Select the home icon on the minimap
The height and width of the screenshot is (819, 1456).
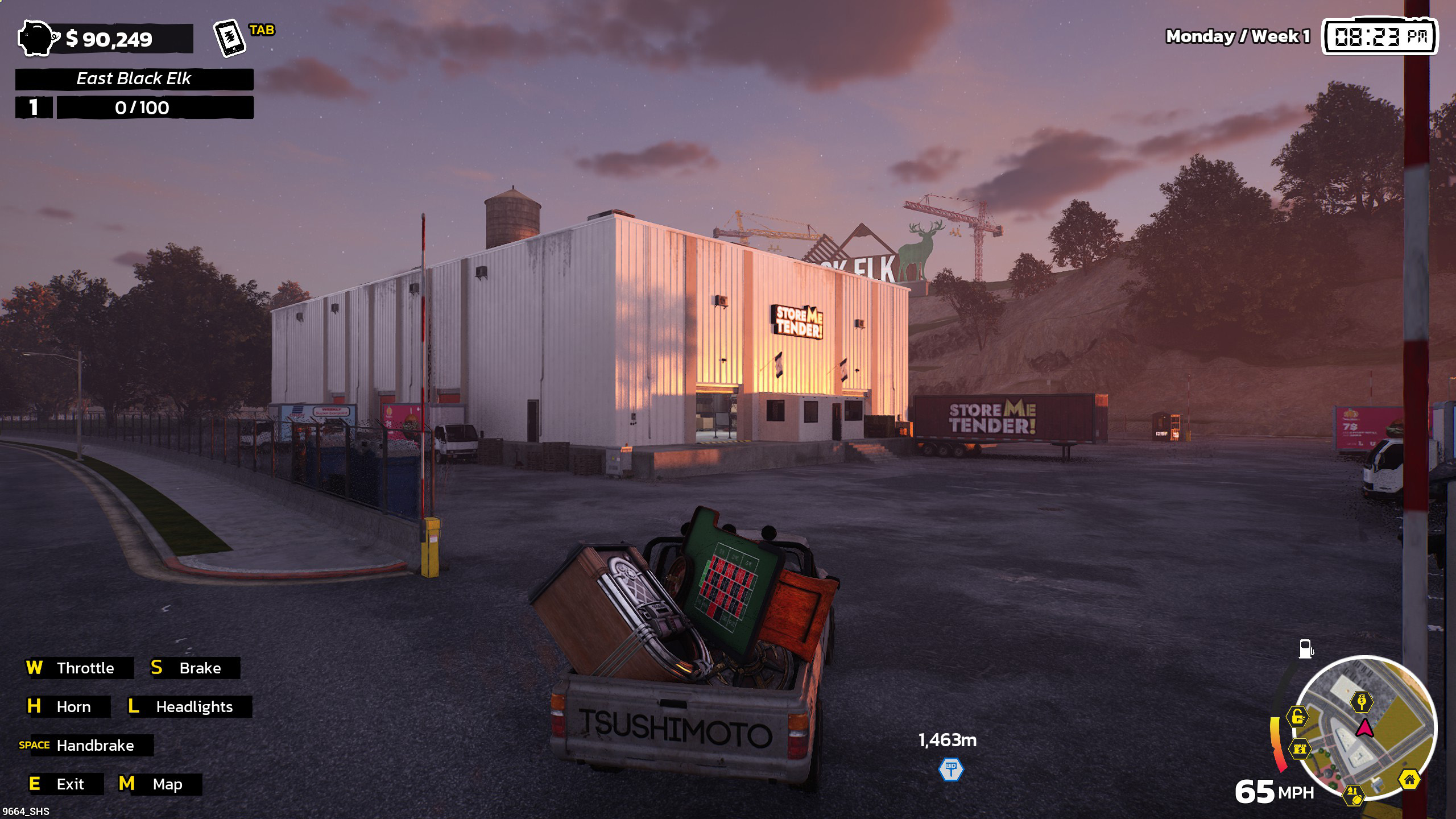1409,780
